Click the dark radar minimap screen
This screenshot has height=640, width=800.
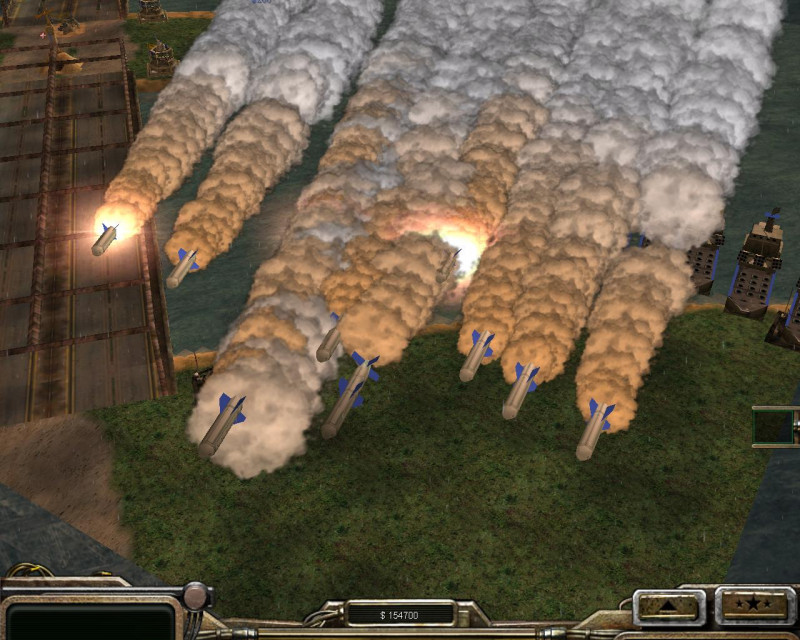(90, 620)
